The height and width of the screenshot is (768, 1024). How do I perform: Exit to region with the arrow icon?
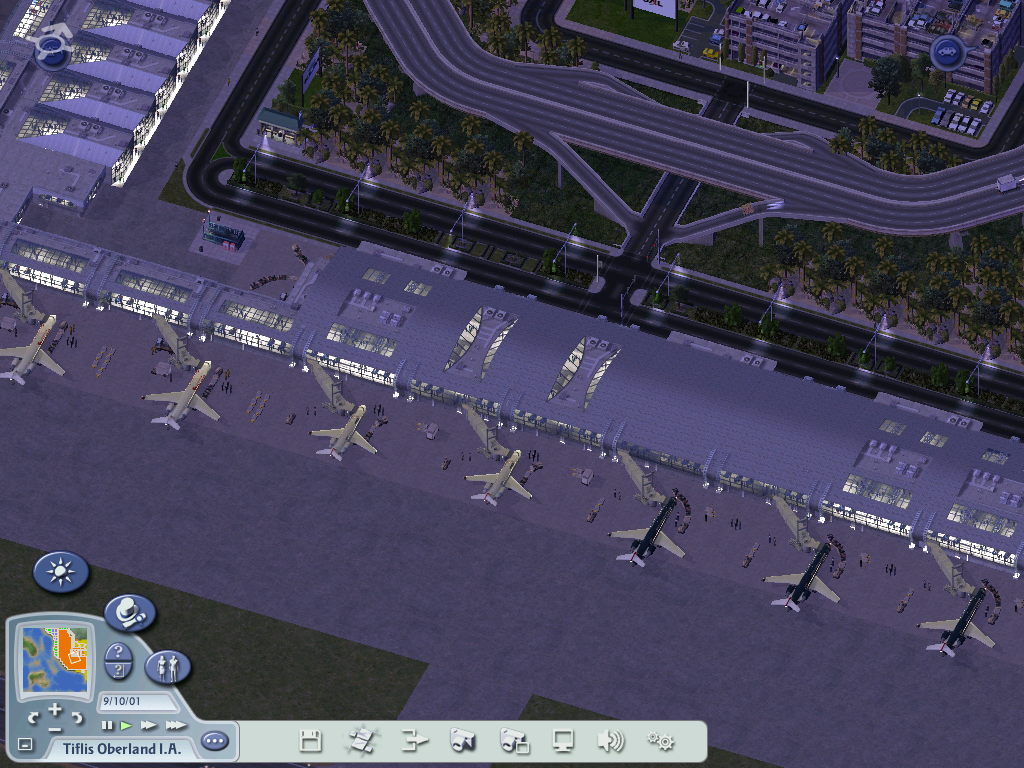414,741
